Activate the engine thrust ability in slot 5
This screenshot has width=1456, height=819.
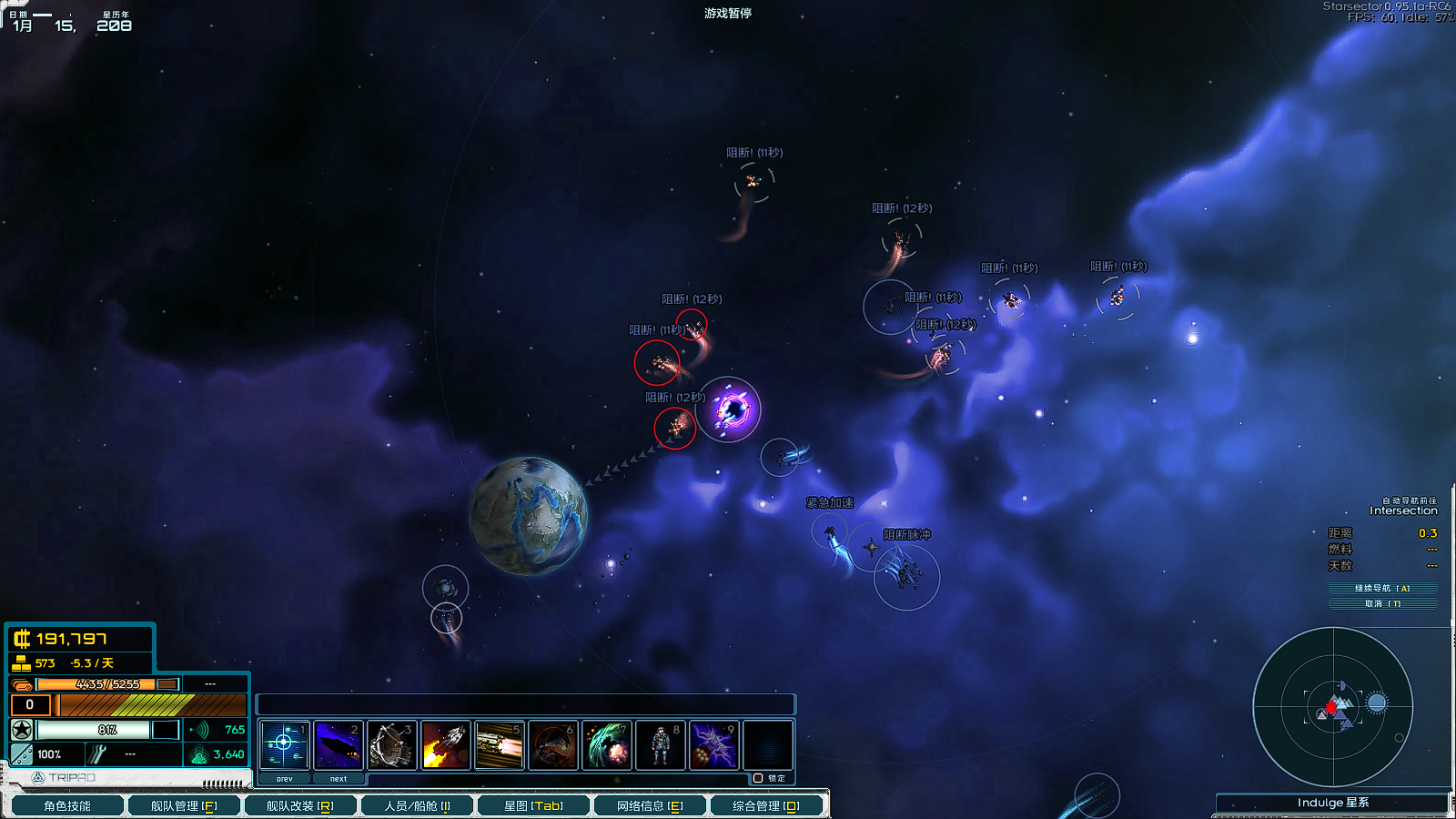500,744
